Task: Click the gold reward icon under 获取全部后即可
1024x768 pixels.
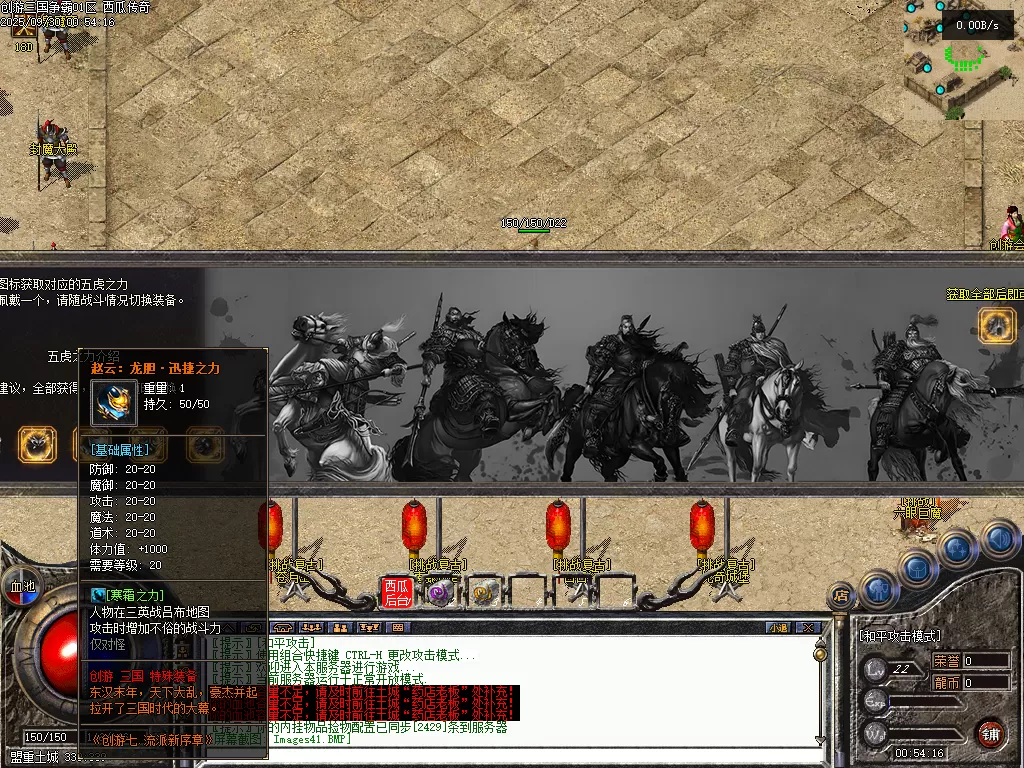Action: [x=996, y=325]
